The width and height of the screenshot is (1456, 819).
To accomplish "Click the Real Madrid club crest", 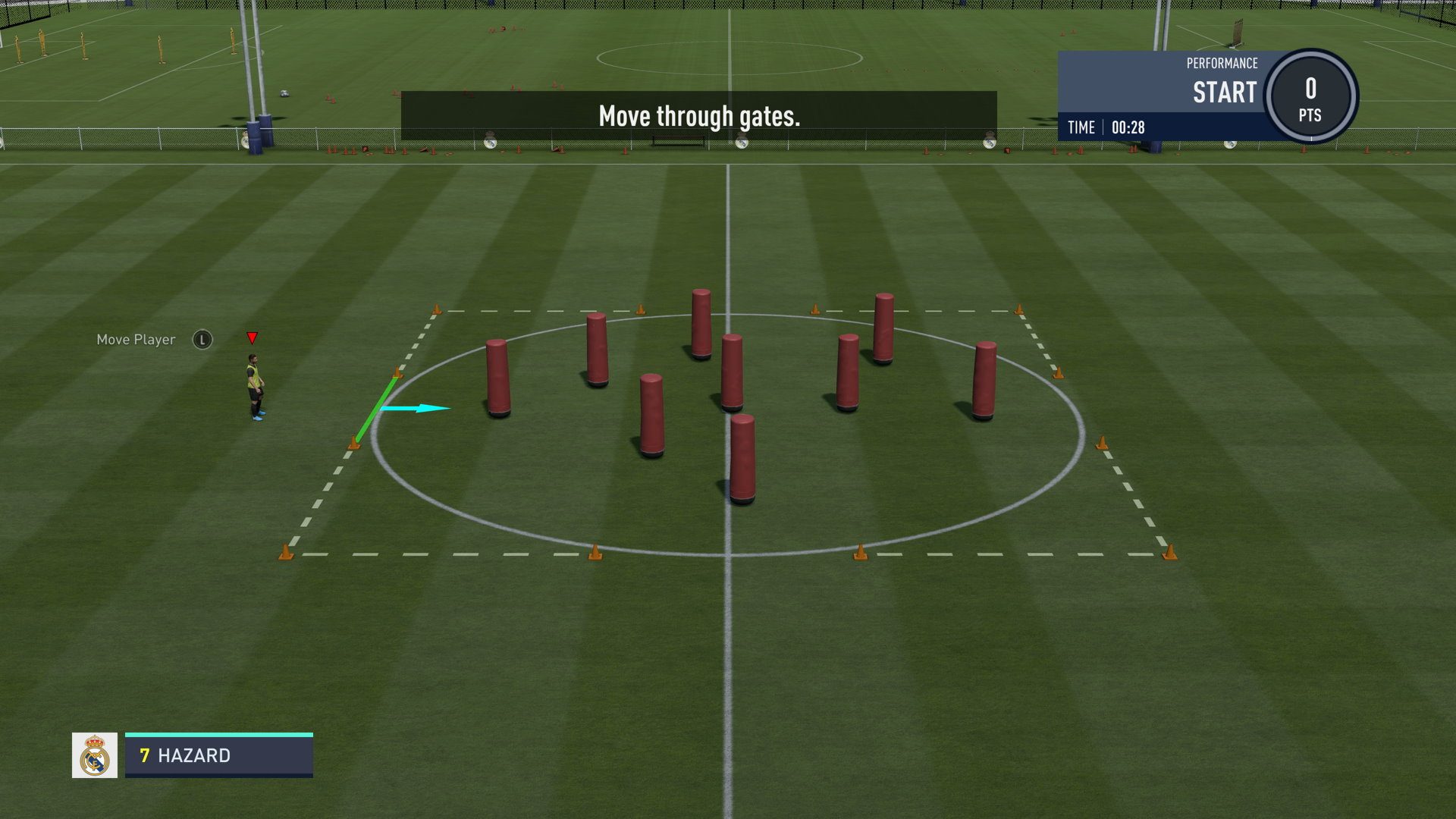I will click(x=95, y=755).
